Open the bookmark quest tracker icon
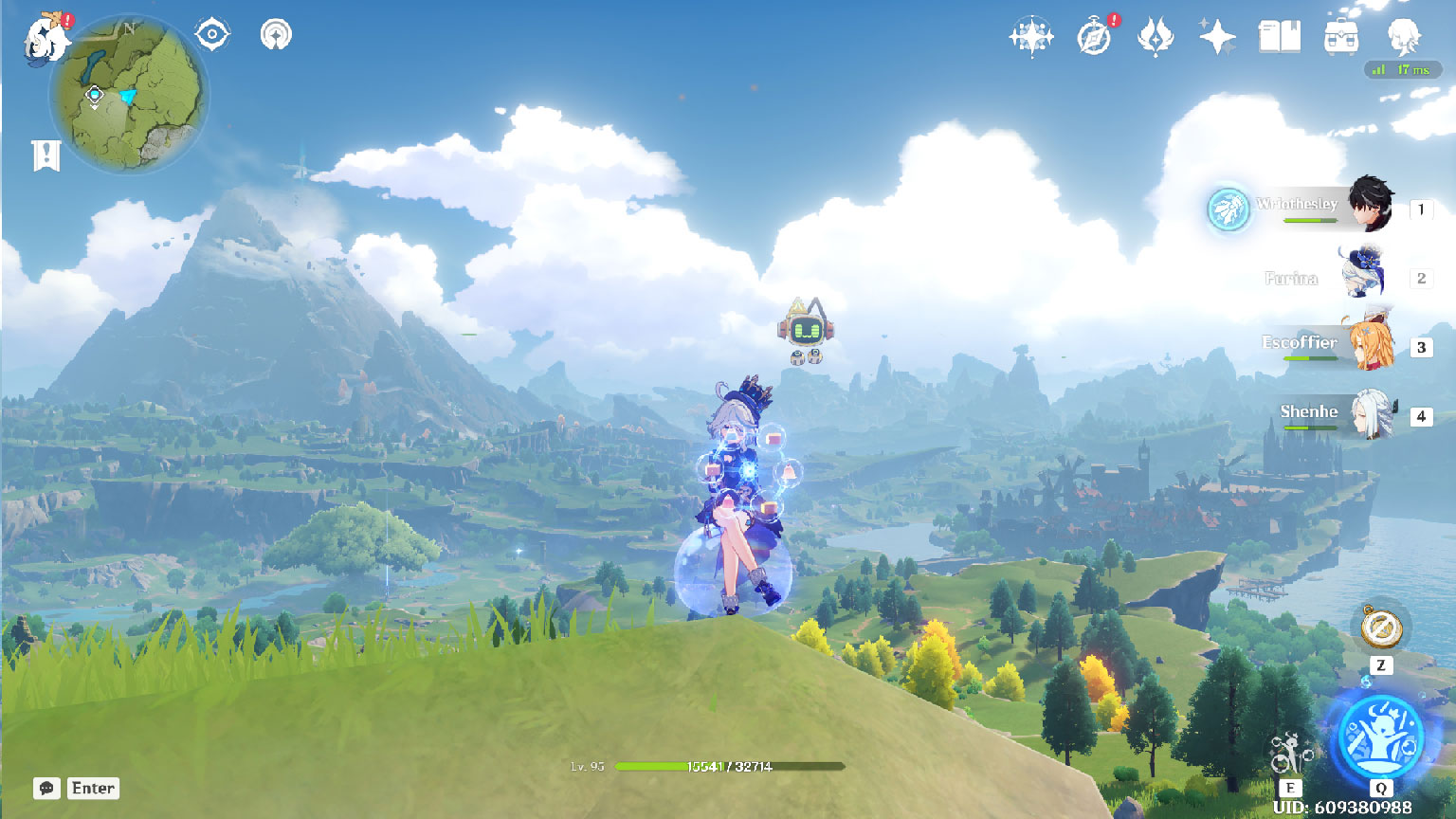 coord(46,155)
